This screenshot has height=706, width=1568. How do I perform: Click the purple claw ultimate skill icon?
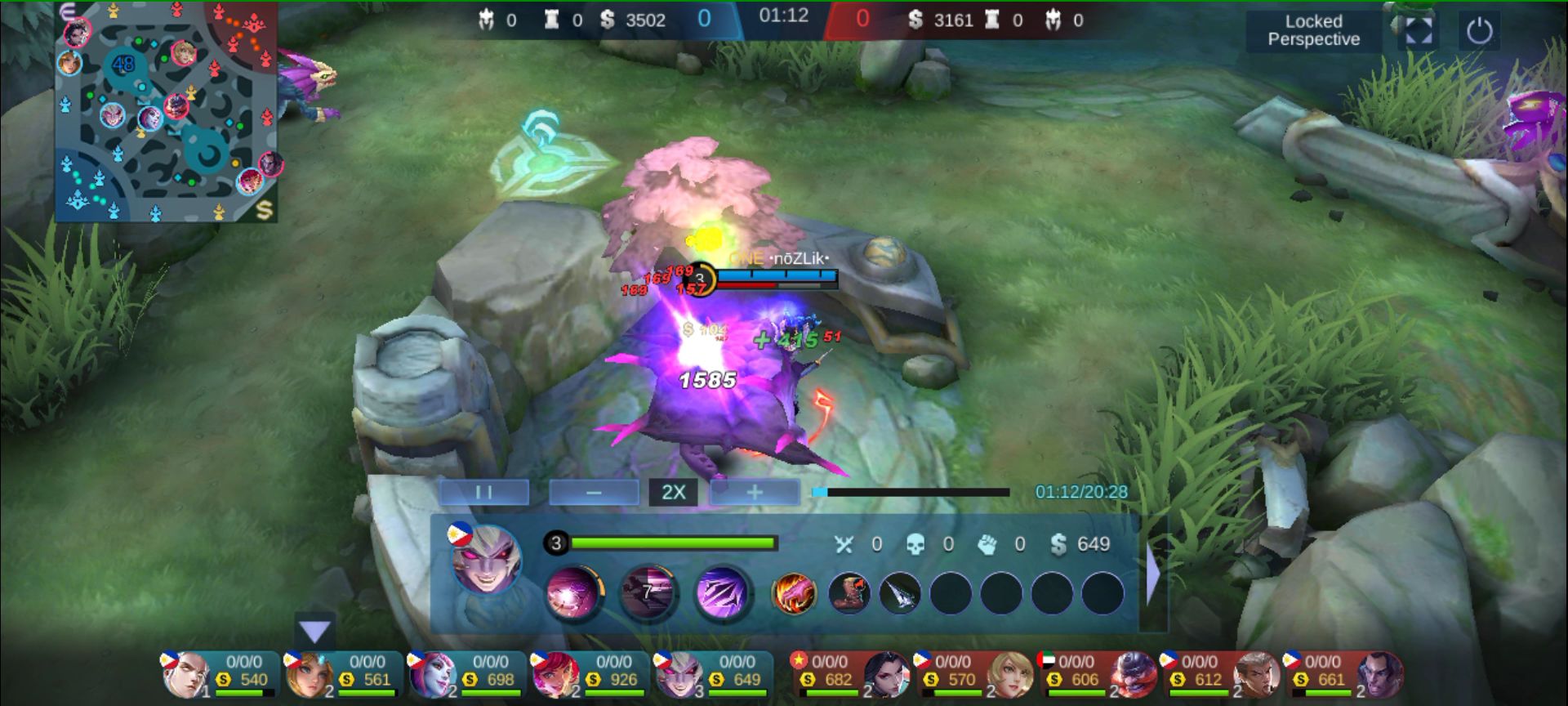pos(722,592)
